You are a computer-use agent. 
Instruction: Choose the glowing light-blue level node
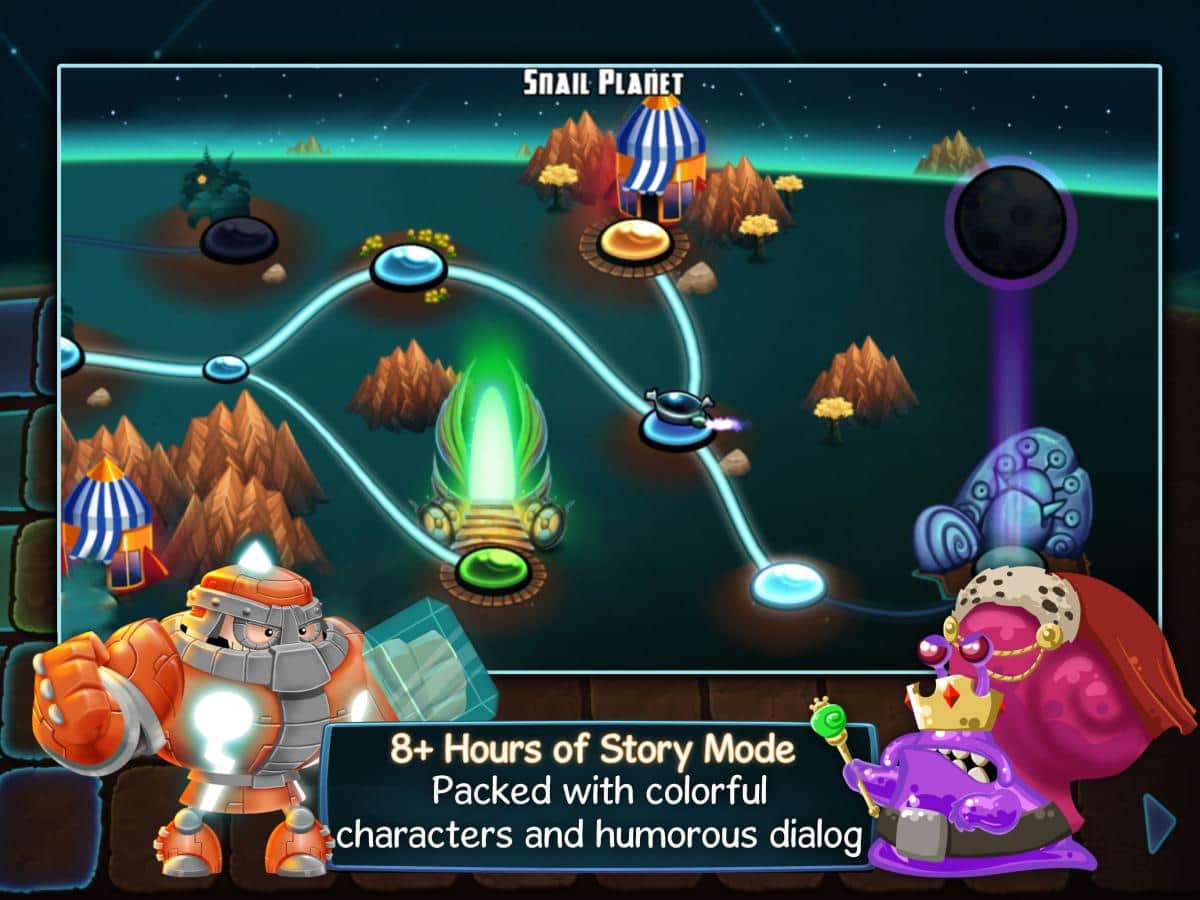pos(789,584)
